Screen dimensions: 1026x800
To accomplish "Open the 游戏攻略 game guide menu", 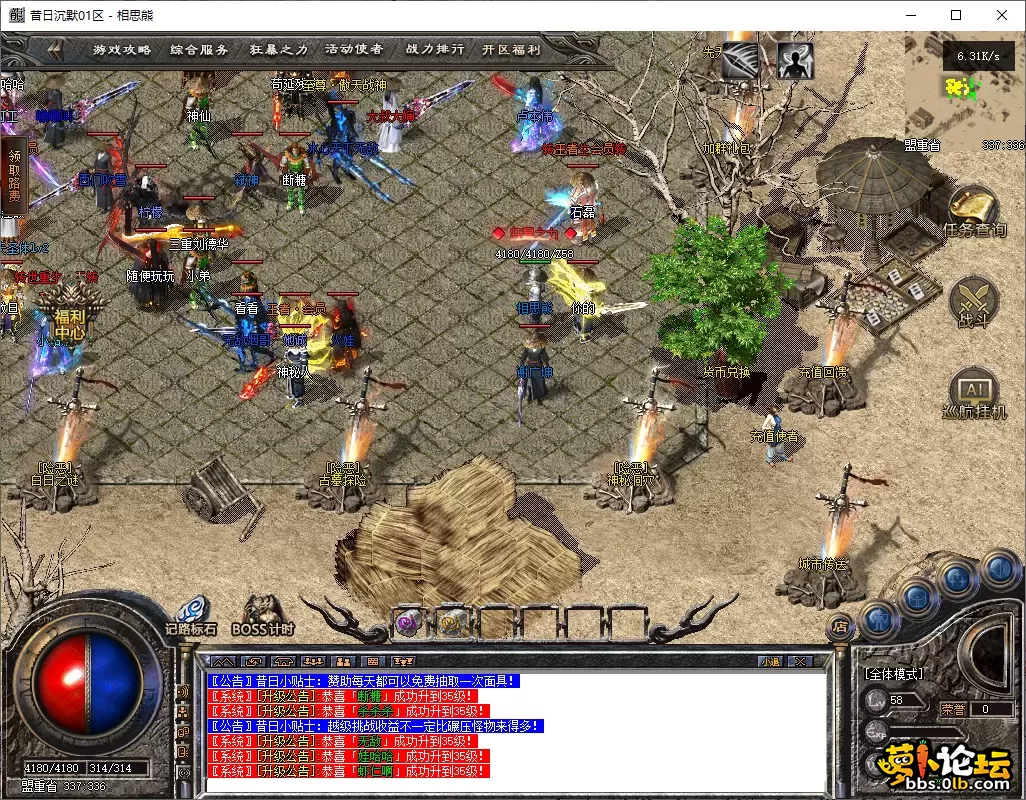I will tap(122, 49).
